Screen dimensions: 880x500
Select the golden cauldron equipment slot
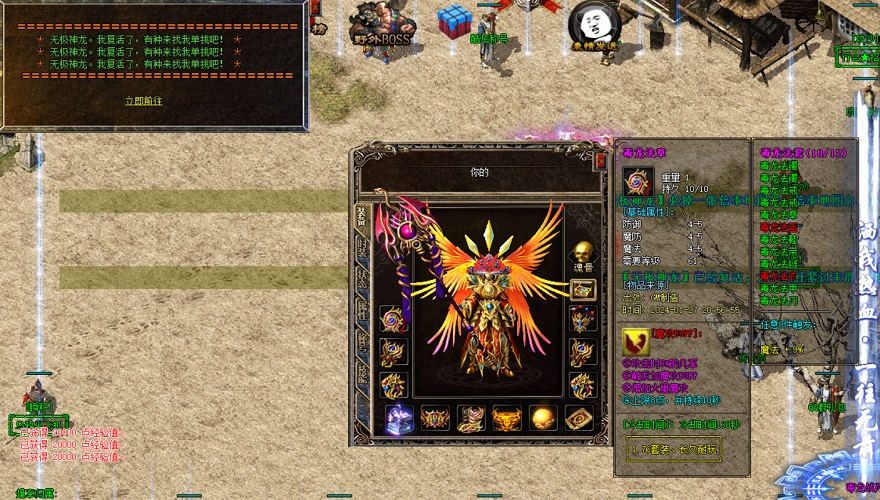tap(508, 418)
